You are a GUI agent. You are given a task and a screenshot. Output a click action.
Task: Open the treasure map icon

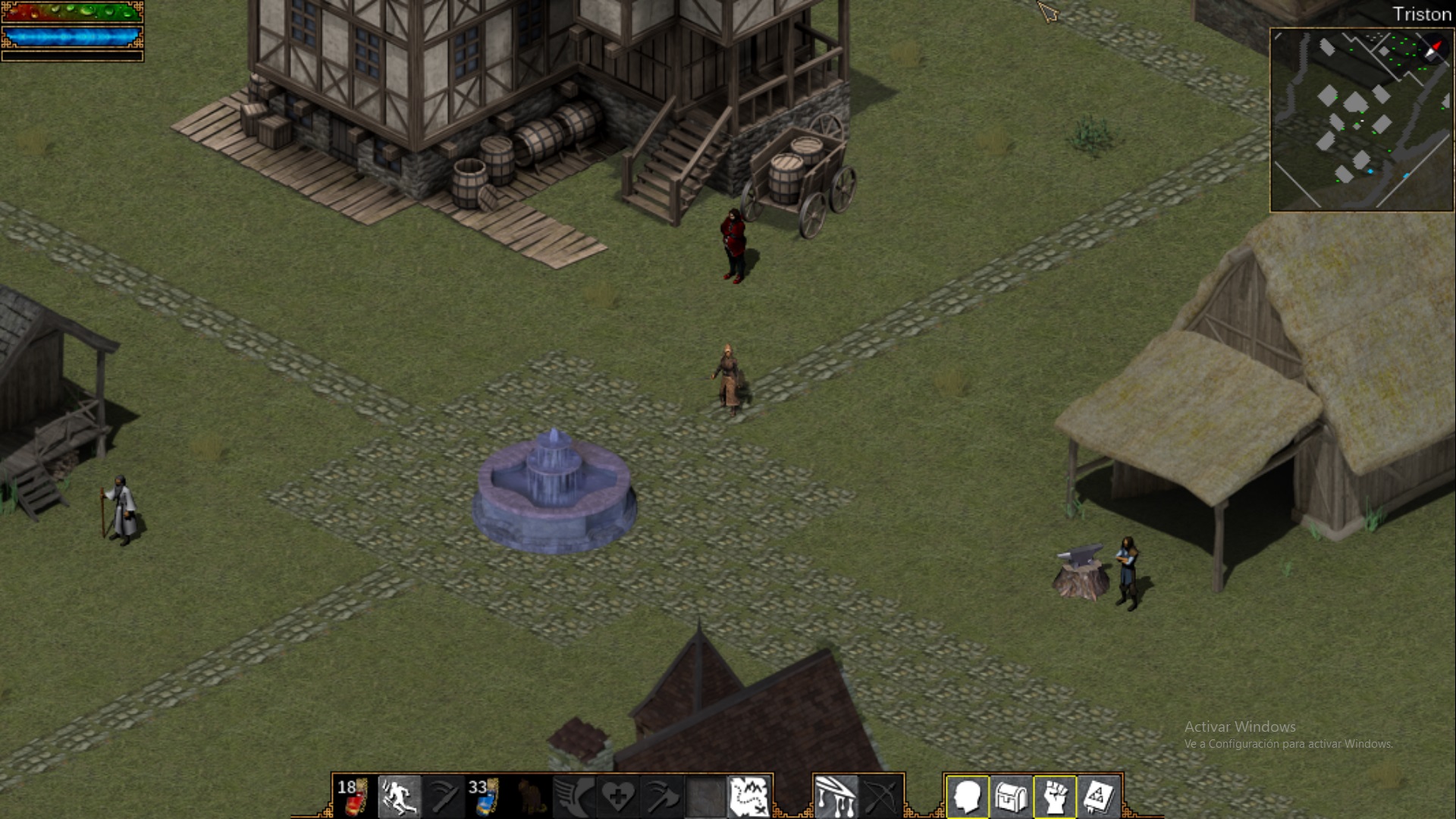click(749, 796)
